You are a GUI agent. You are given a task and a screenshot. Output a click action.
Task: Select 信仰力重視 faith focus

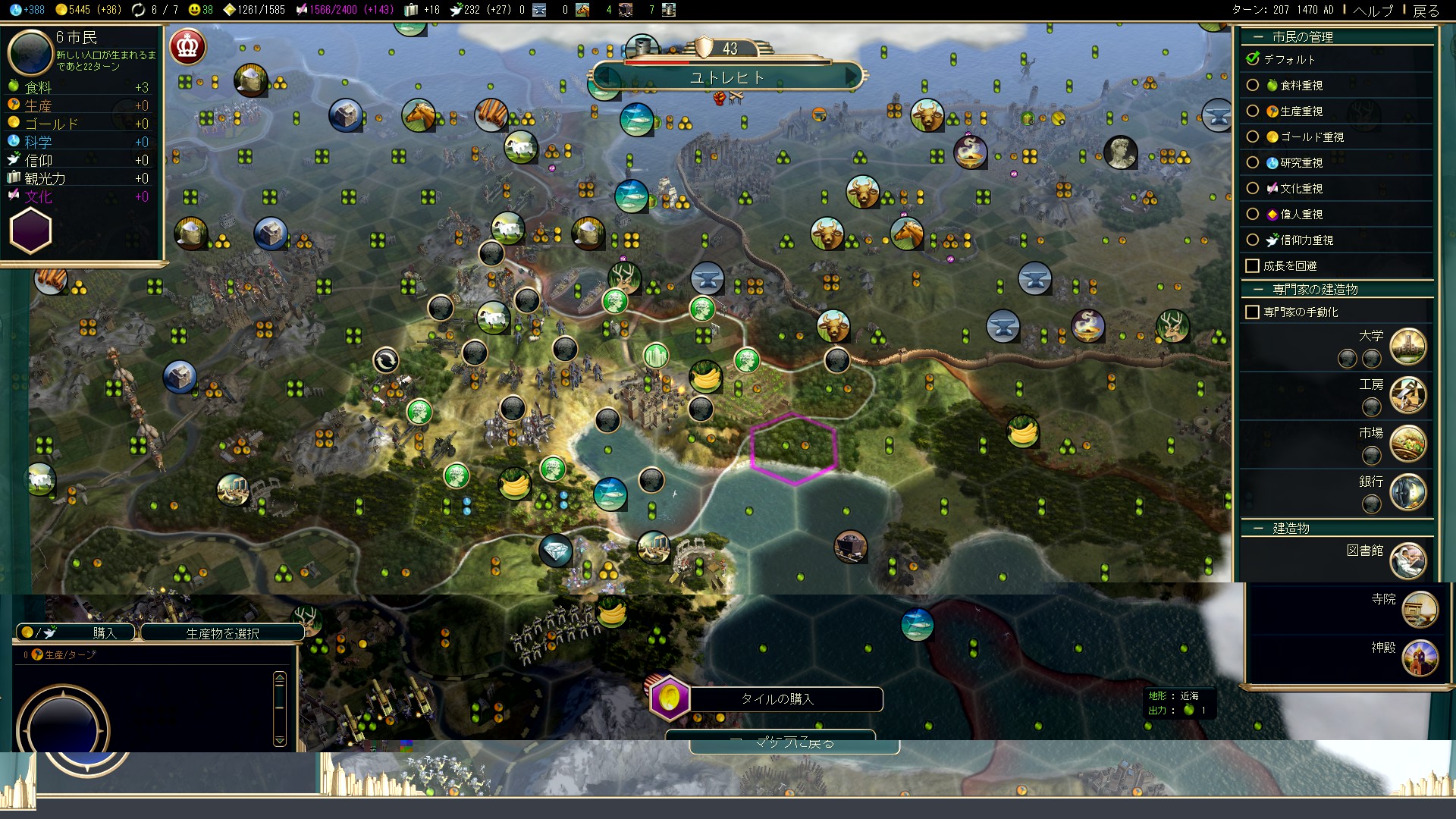click(1253, 240)
